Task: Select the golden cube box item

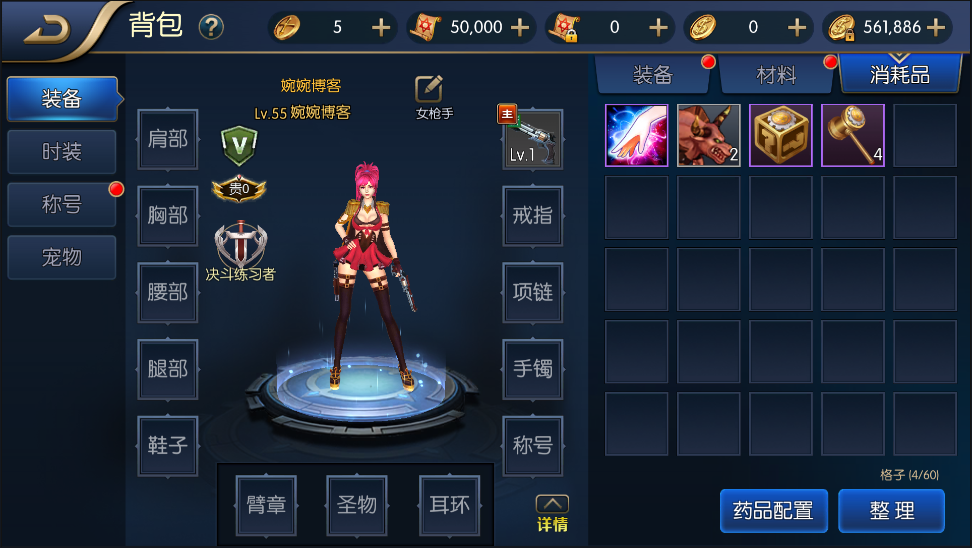Action: coord(781,135)
